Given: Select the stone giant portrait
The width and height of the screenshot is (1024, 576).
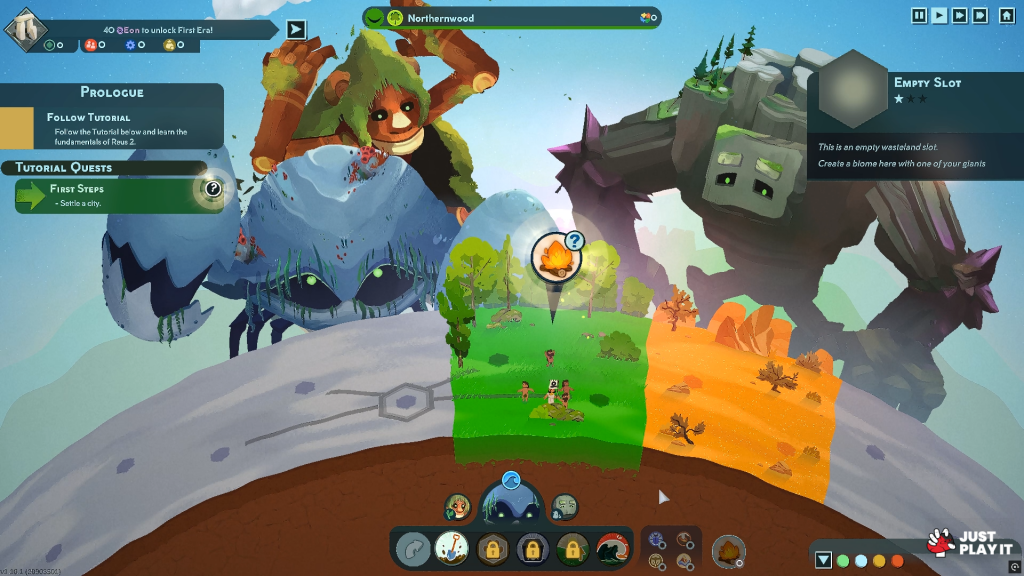Looking at the screenshot, I should [565, 507].
